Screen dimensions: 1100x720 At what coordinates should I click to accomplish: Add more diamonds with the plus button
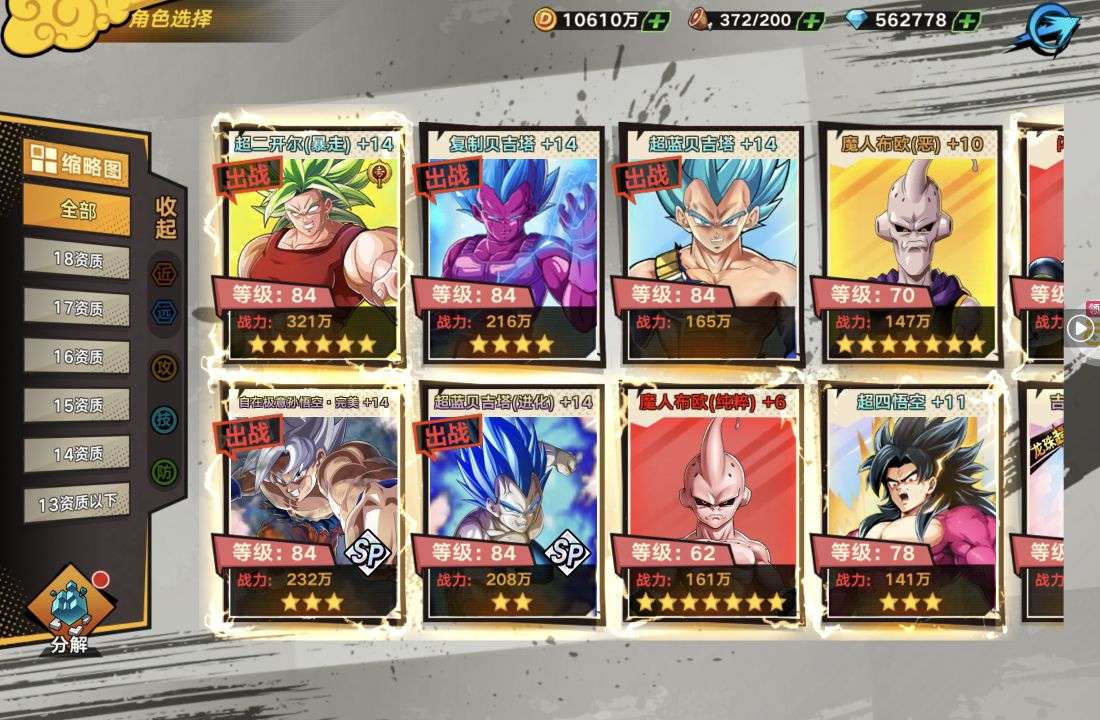[x=966, y=20]
